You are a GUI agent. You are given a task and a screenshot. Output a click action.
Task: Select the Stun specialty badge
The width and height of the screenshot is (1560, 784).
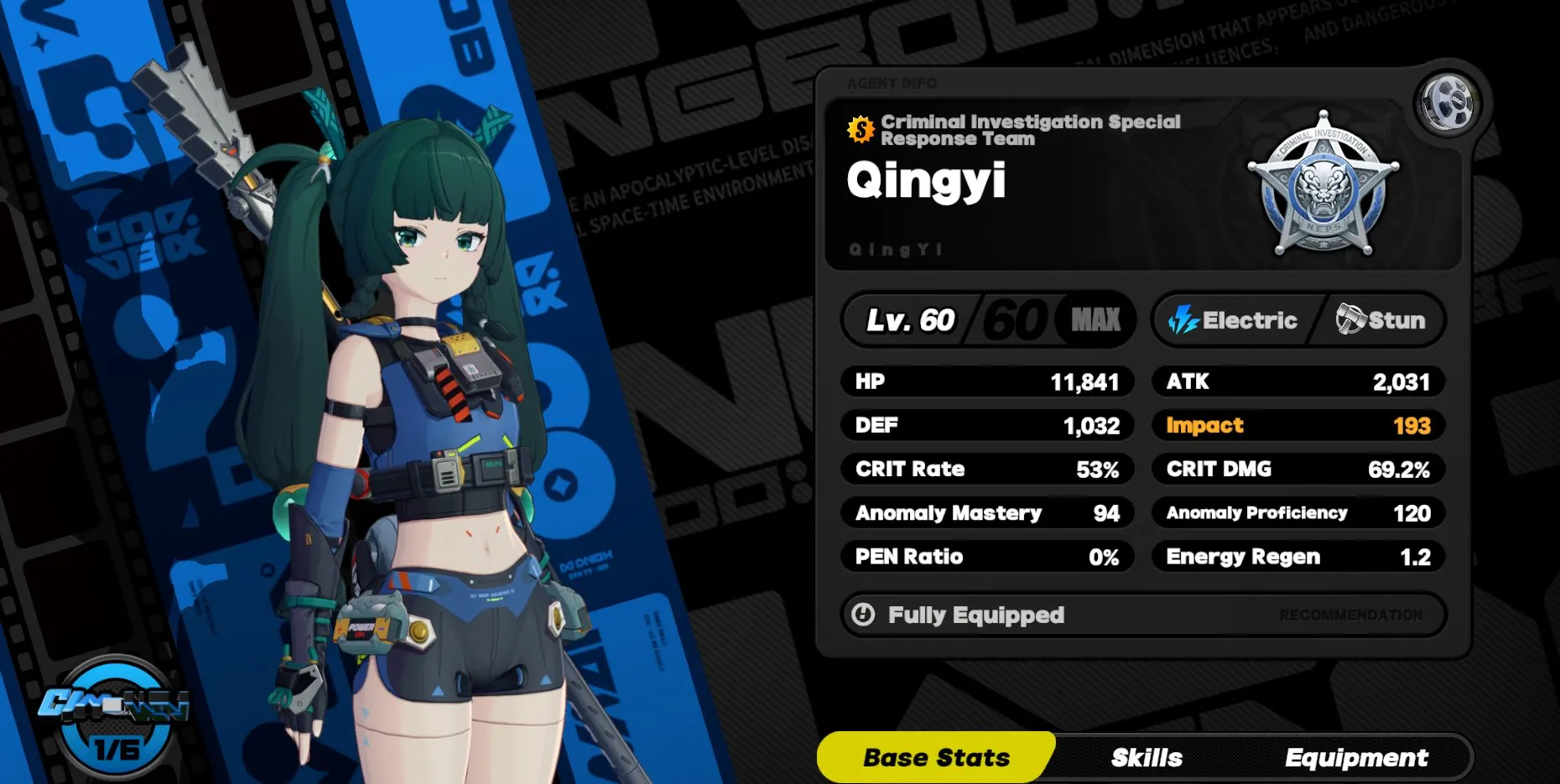click(1381, 319)
